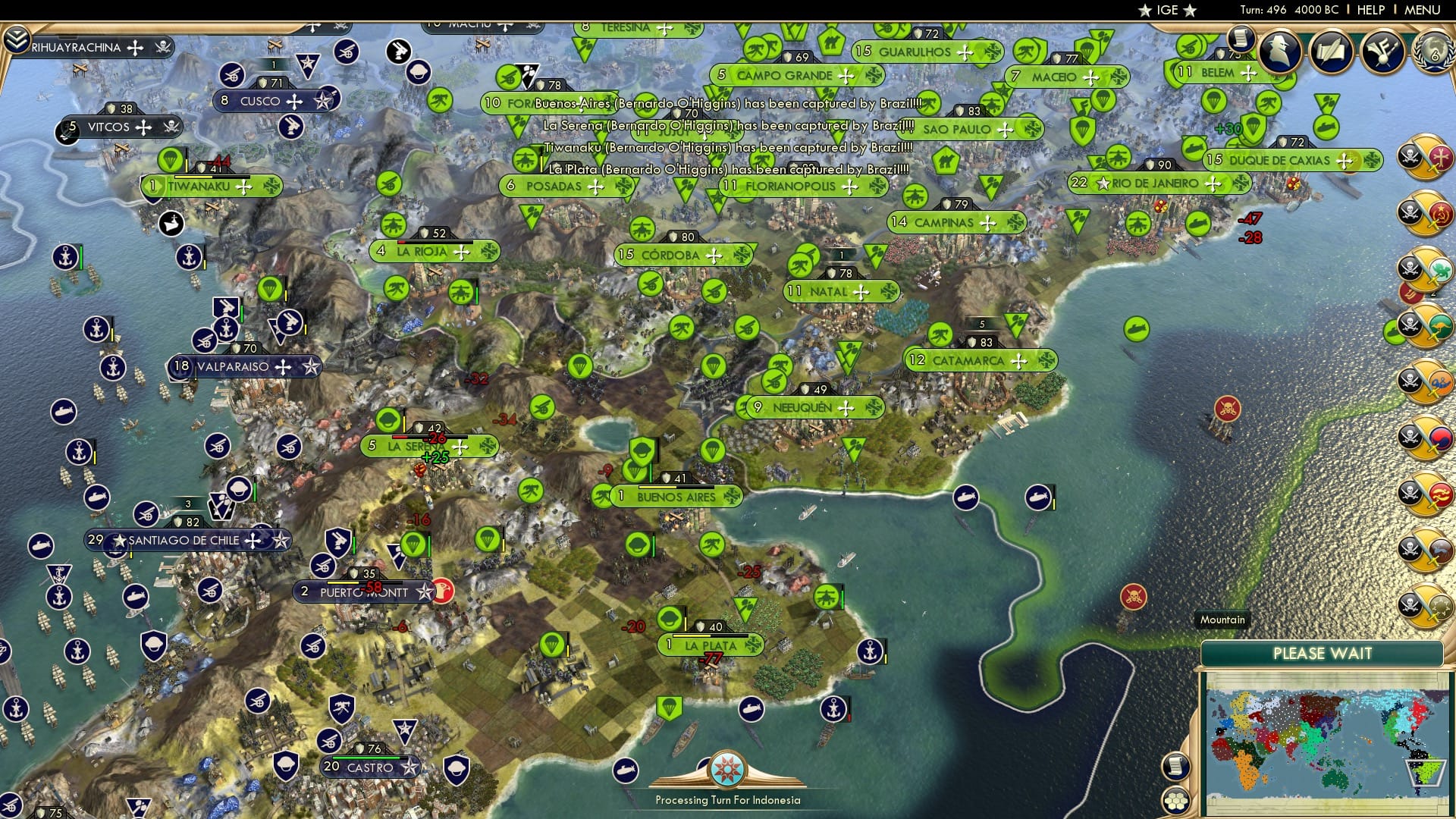Image resolution: width=1456 pixels, height=819 pixels.
Task: Click the scroll icon beside the minimap
Action: [x=1176, y=766]
